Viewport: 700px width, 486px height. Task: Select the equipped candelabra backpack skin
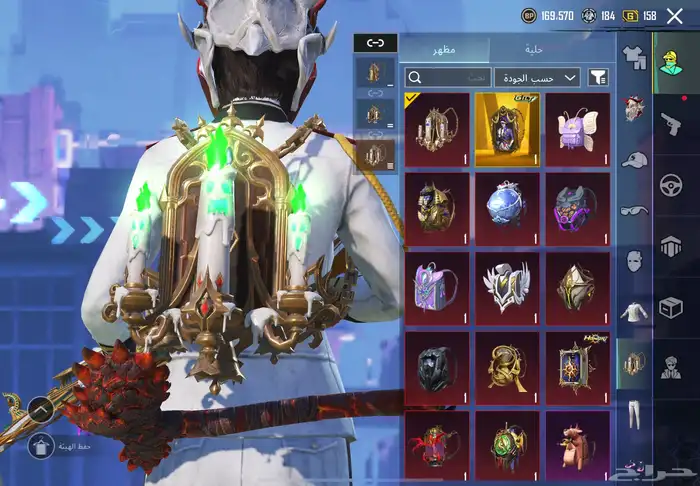click(x=437, y=129)
